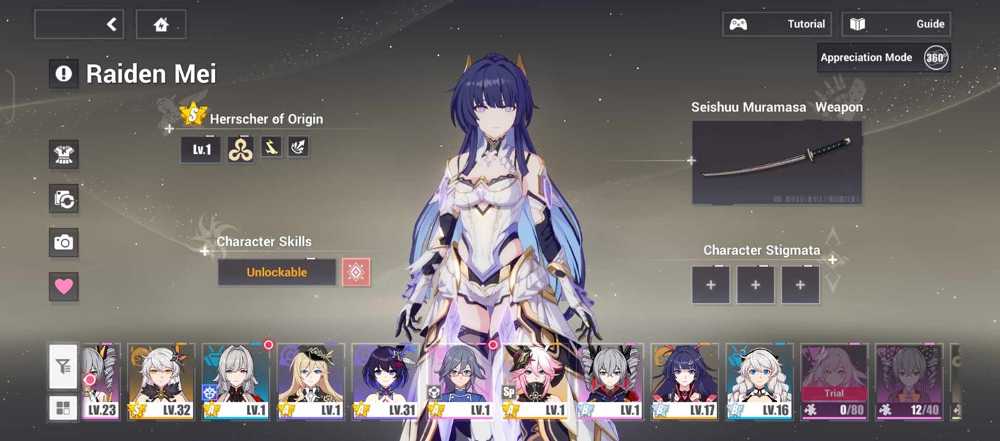This screenshot has width=1000, height=441.
Task: Click the camera-with-rotate-arrows icon
Action: click(x=64, y=198)
